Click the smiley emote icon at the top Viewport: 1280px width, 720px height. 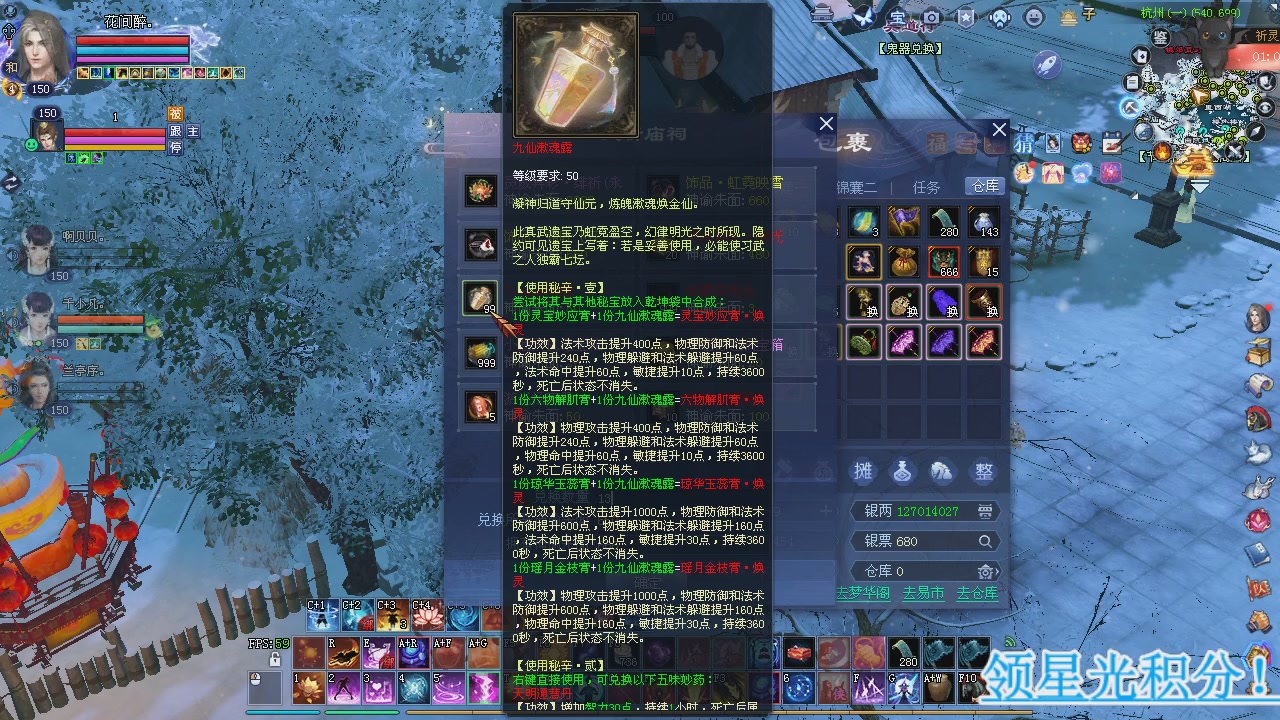coord(1032,16)
